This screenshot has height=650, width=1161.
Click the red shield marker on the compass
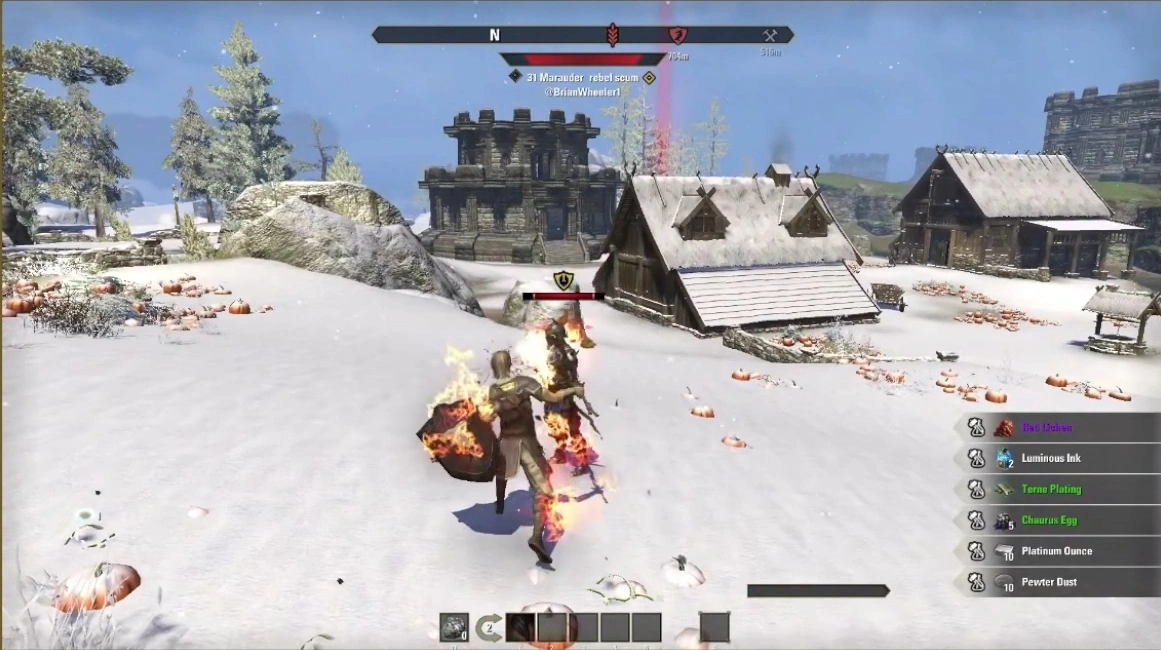click(x=677, y=35)
